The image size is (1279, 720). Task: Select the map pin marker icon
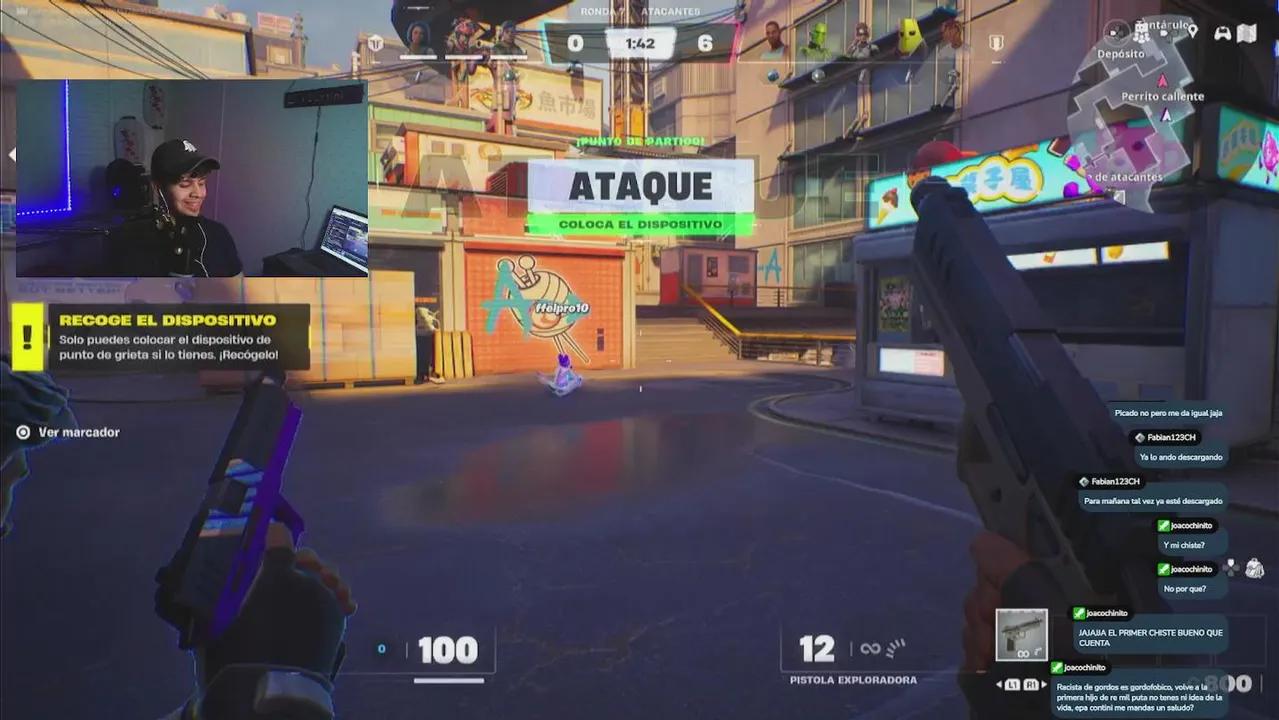[x=1192, y=32]
